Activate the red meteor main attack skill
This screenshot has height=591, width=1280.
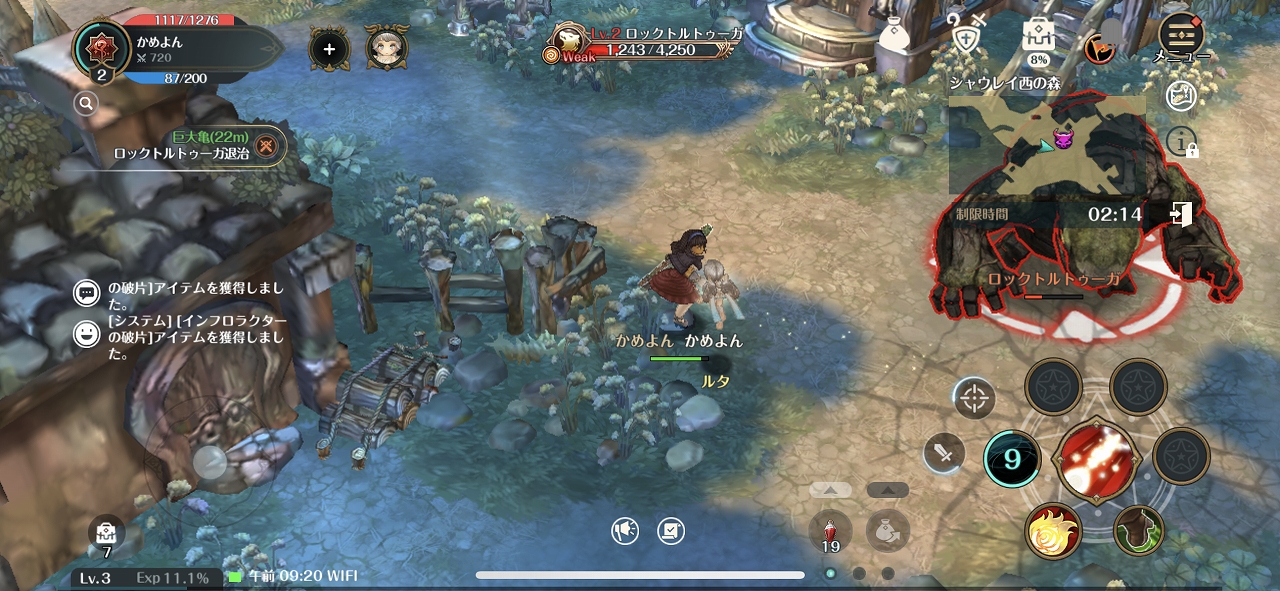(1096, 461)
